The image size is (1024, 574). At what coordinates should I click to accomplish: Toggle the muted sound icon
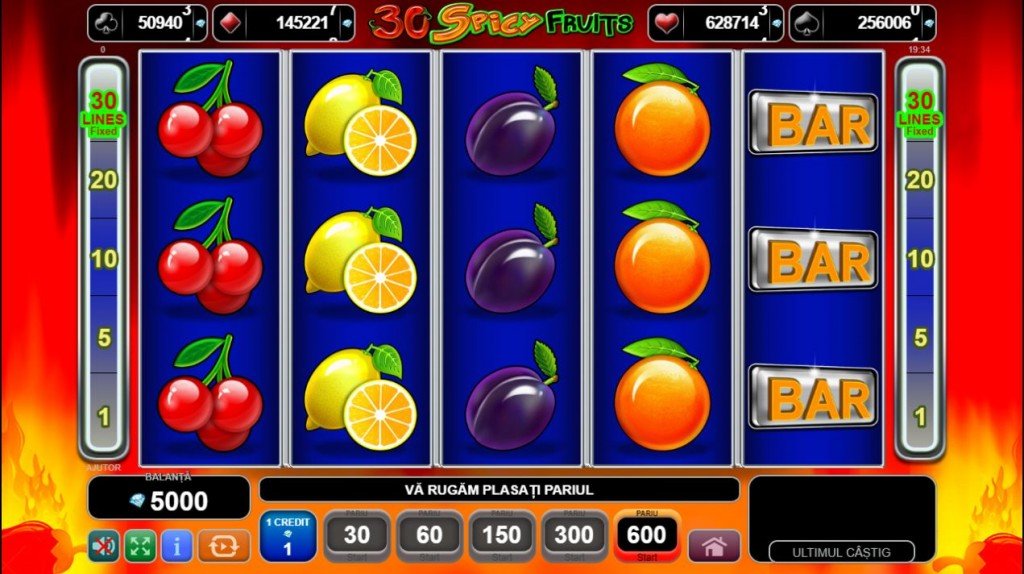pyautogui.click(x=103, y=546)
